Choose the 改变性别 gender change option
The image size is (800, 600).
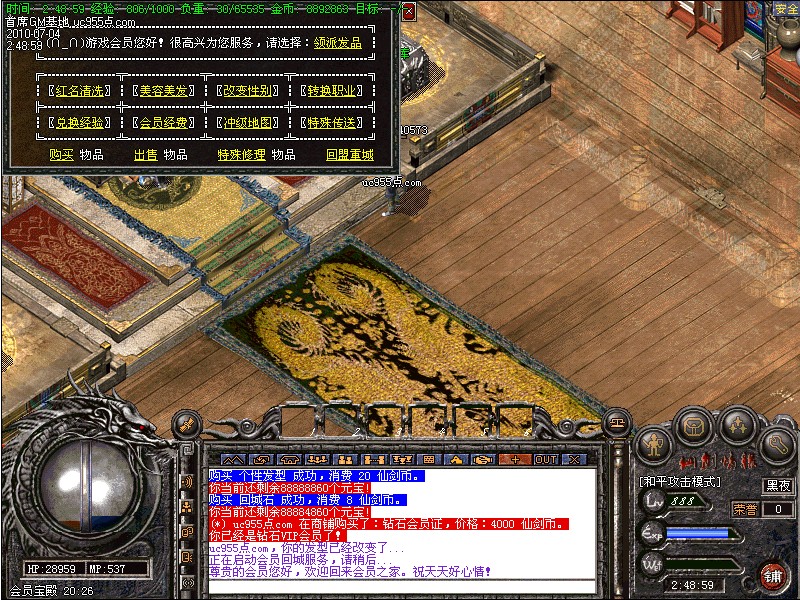coord(247,91)
